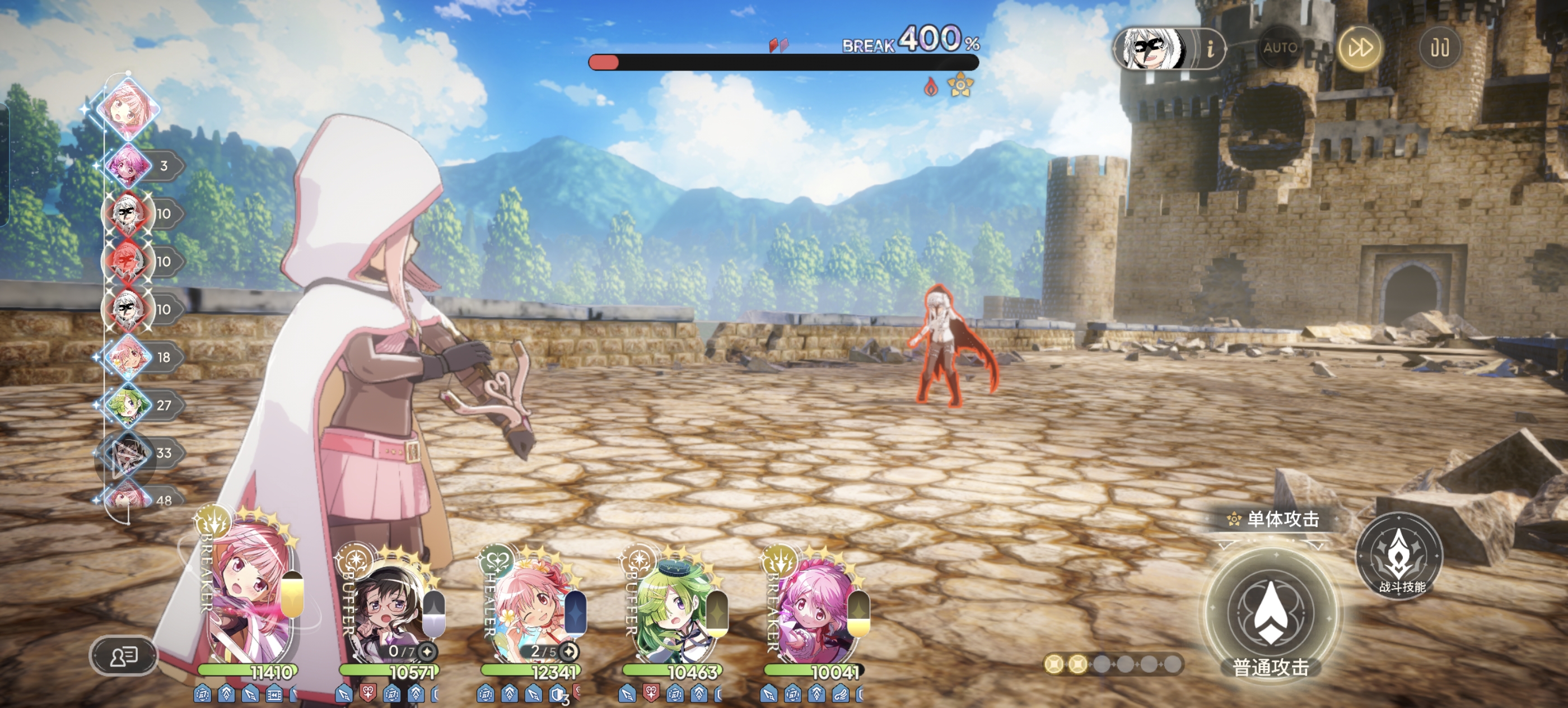The image size is (1568, 708).
Task: Select the green-haired portrait in turn order
Action: click(127, 404)
